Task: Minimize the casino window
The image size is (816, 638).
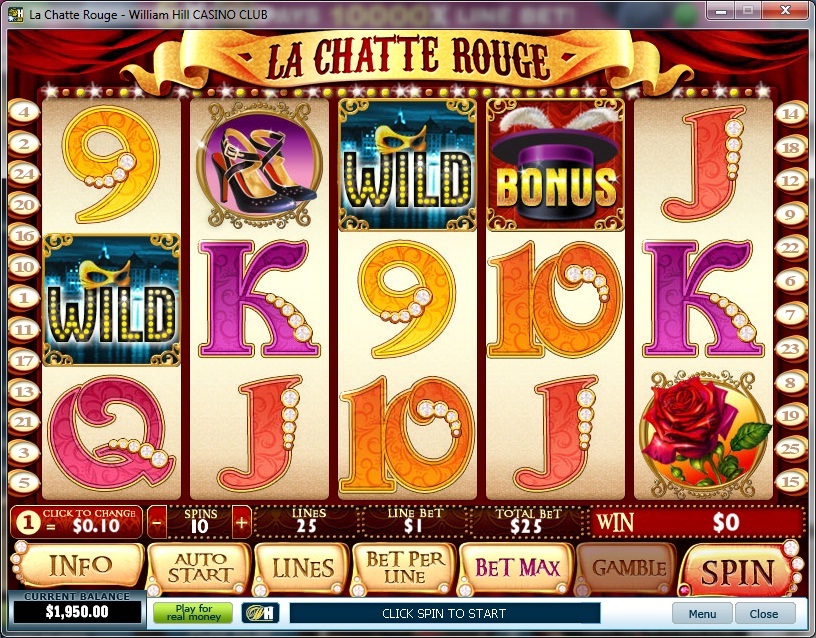Action: tap(719, 13)
